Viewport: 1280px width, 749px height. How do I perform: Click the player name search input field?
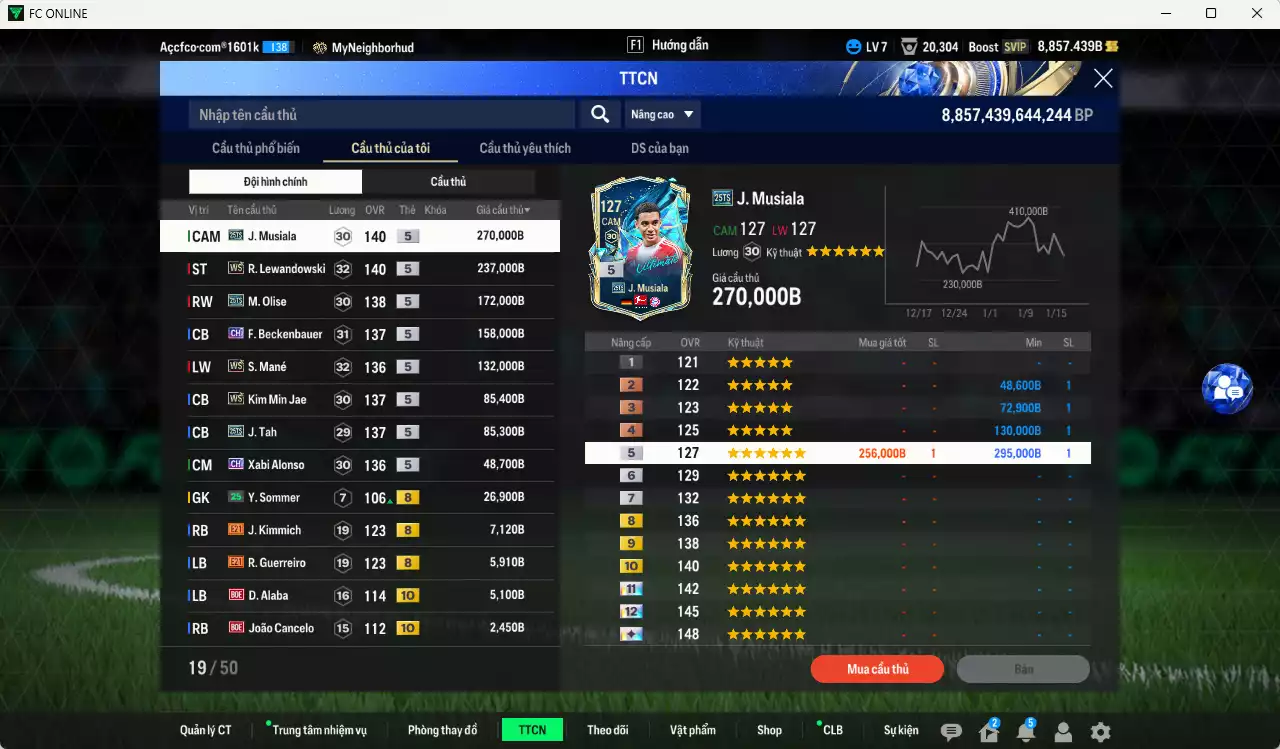click(x=380, y=114)
